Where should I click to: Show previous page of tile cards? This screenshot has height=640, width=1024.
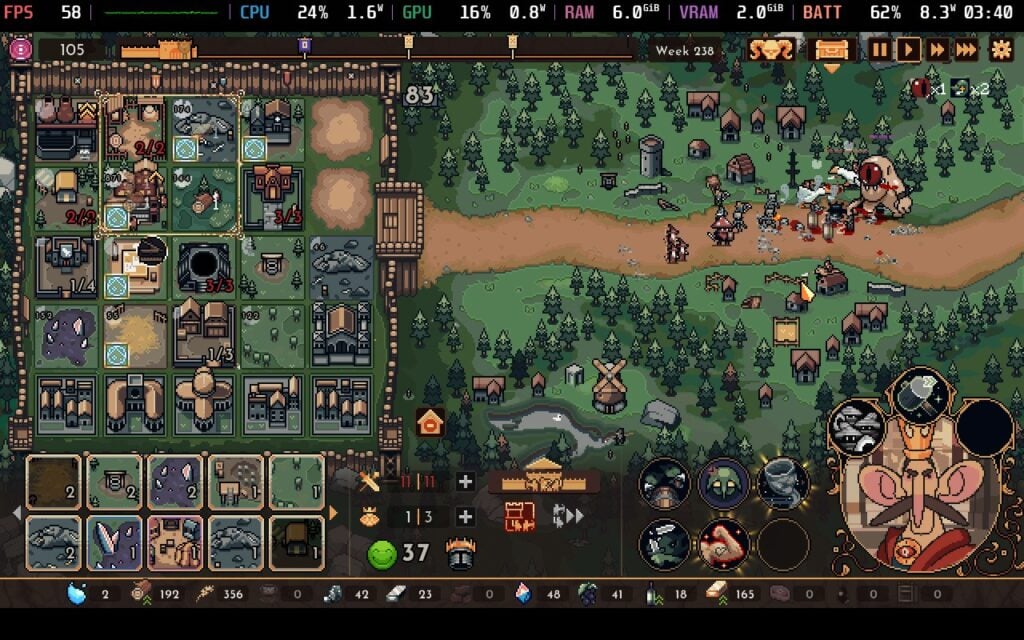coord(15,513)
